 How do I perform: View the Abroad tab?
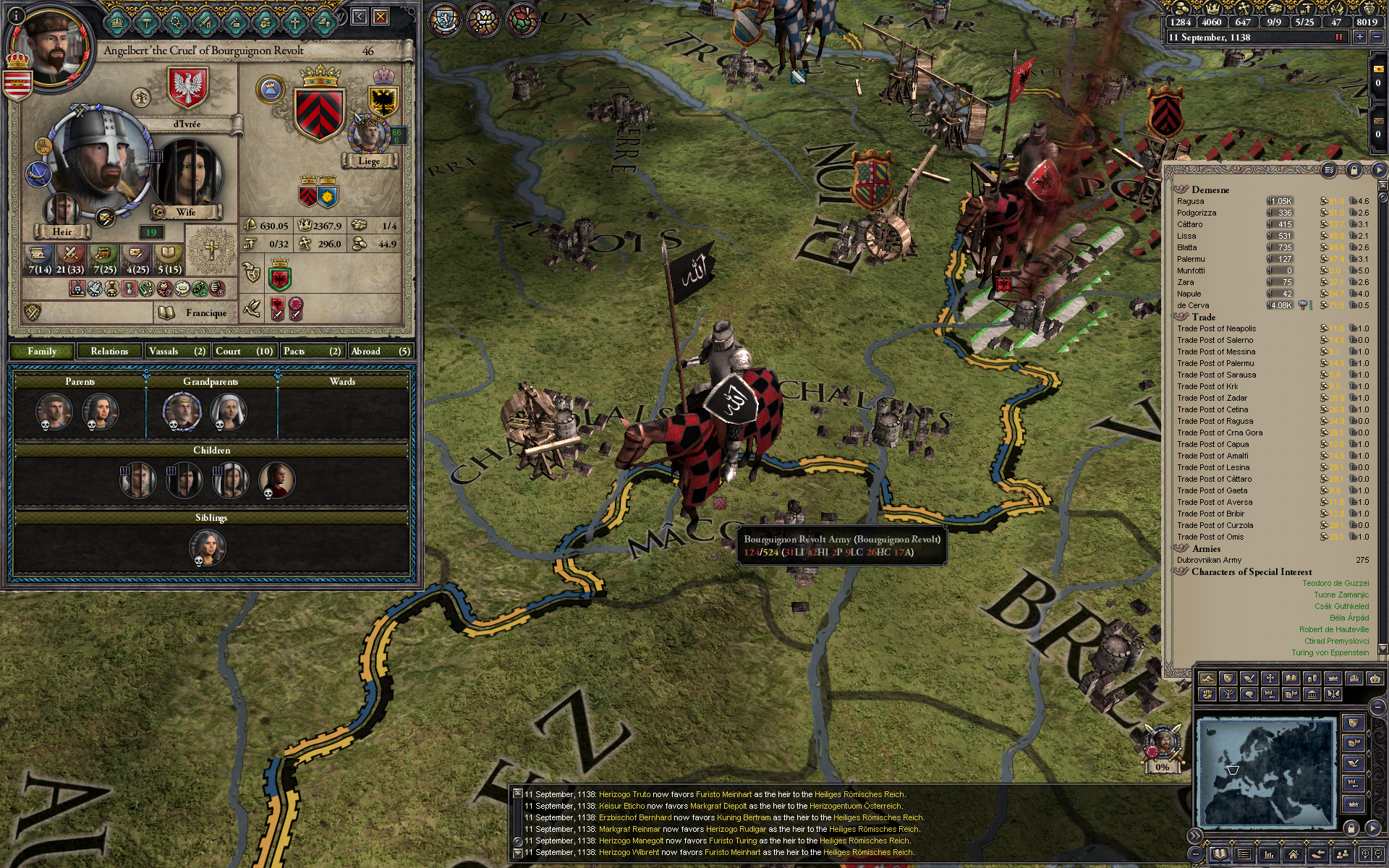pos(380,352)
